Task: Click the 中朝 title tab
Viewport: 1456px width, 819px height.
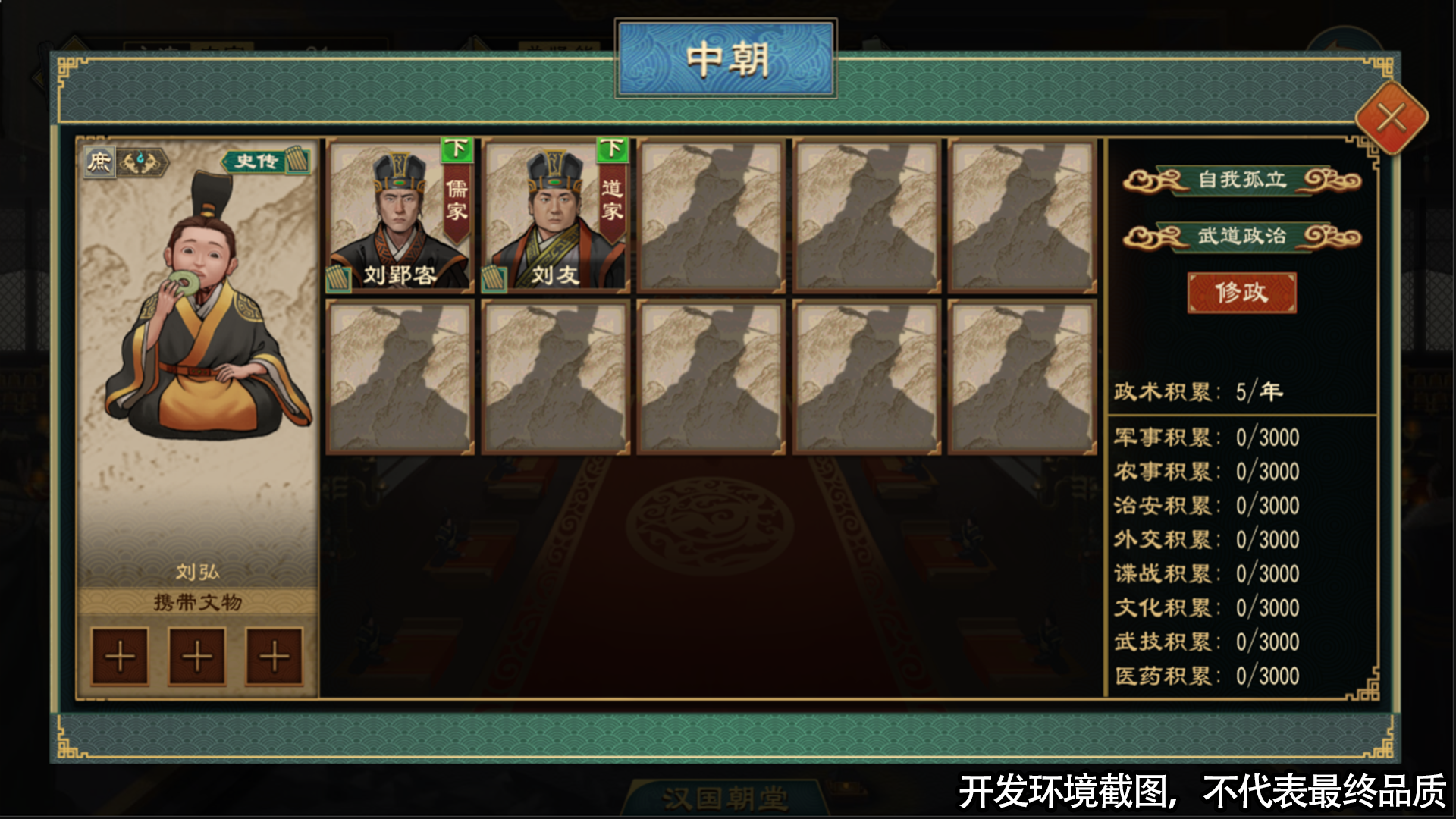Action: pyautogui.click(x=726, y=58)
